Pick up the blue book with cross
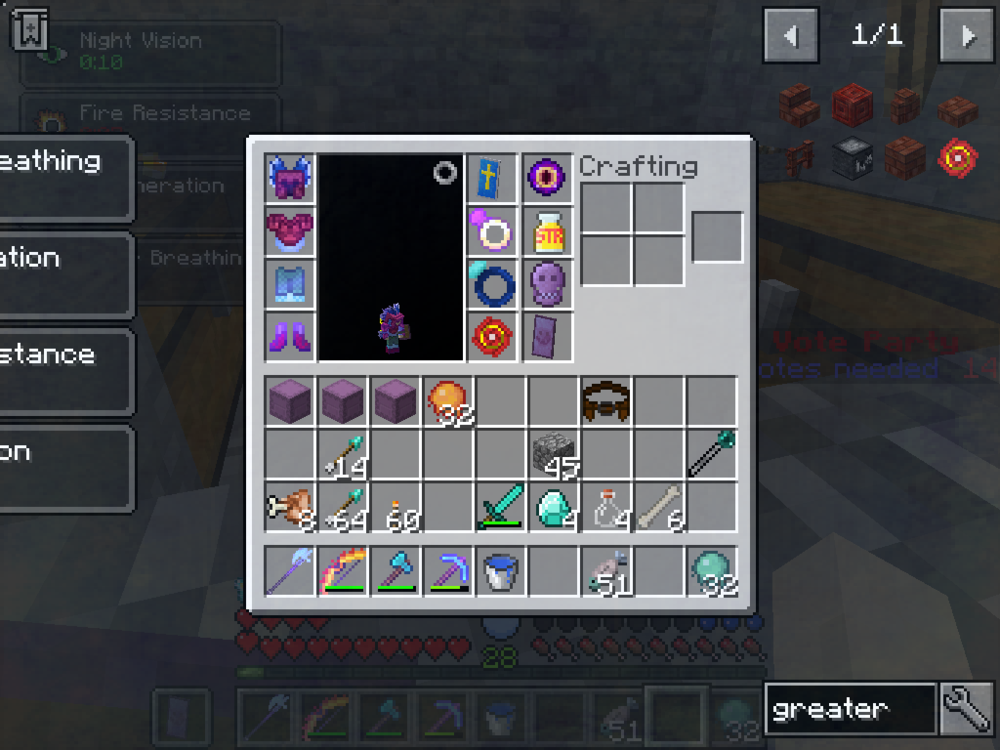 click(493, 180)
